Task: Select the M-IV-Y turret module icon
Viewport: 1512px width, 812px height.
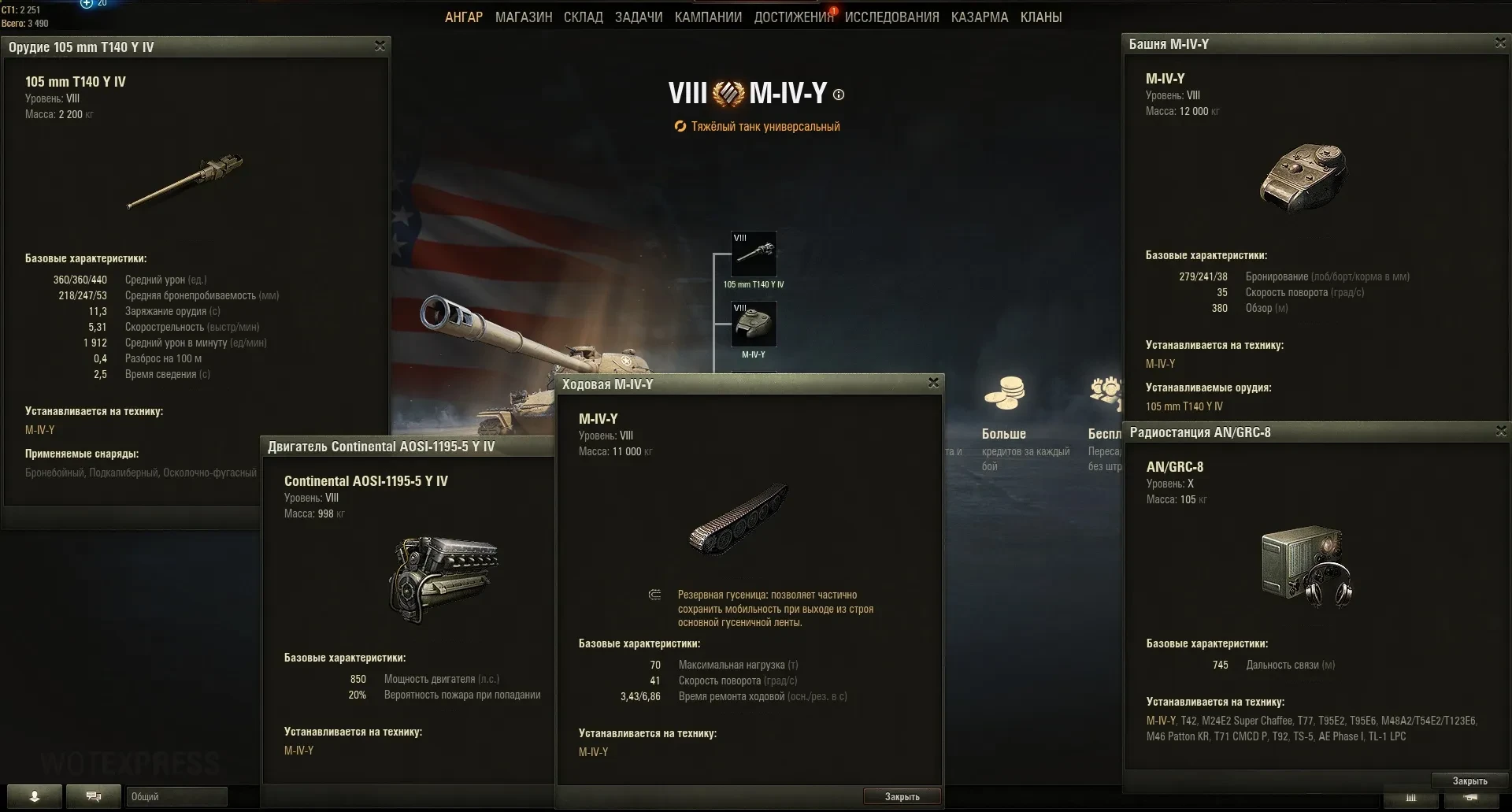Action: pyautogui.click(x=754, y=324)
